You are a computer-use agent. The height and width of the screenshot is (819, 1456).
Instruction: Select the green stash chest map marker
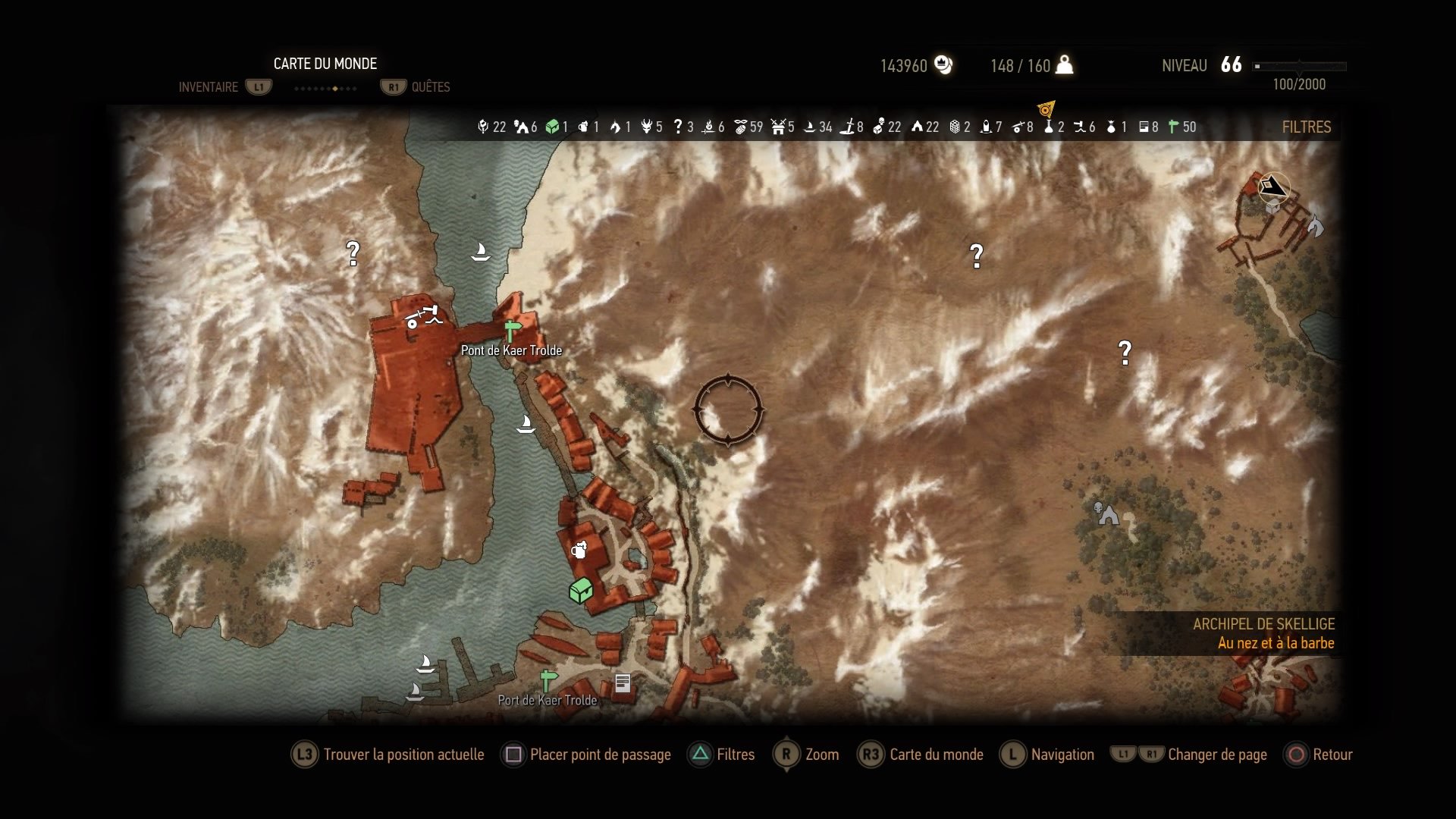(x=581, y=590)
